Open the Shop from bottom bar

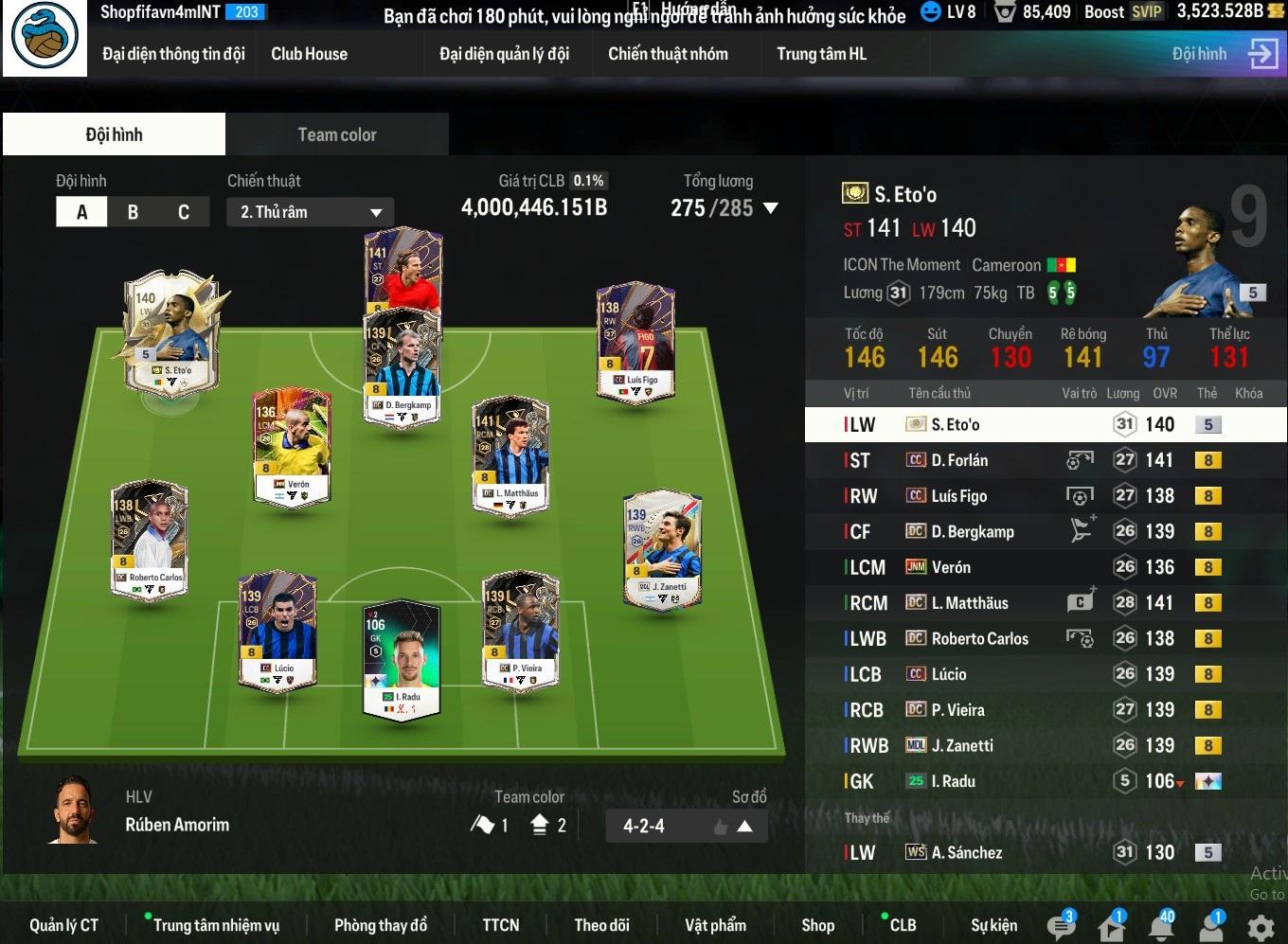[x=817, y=925]
